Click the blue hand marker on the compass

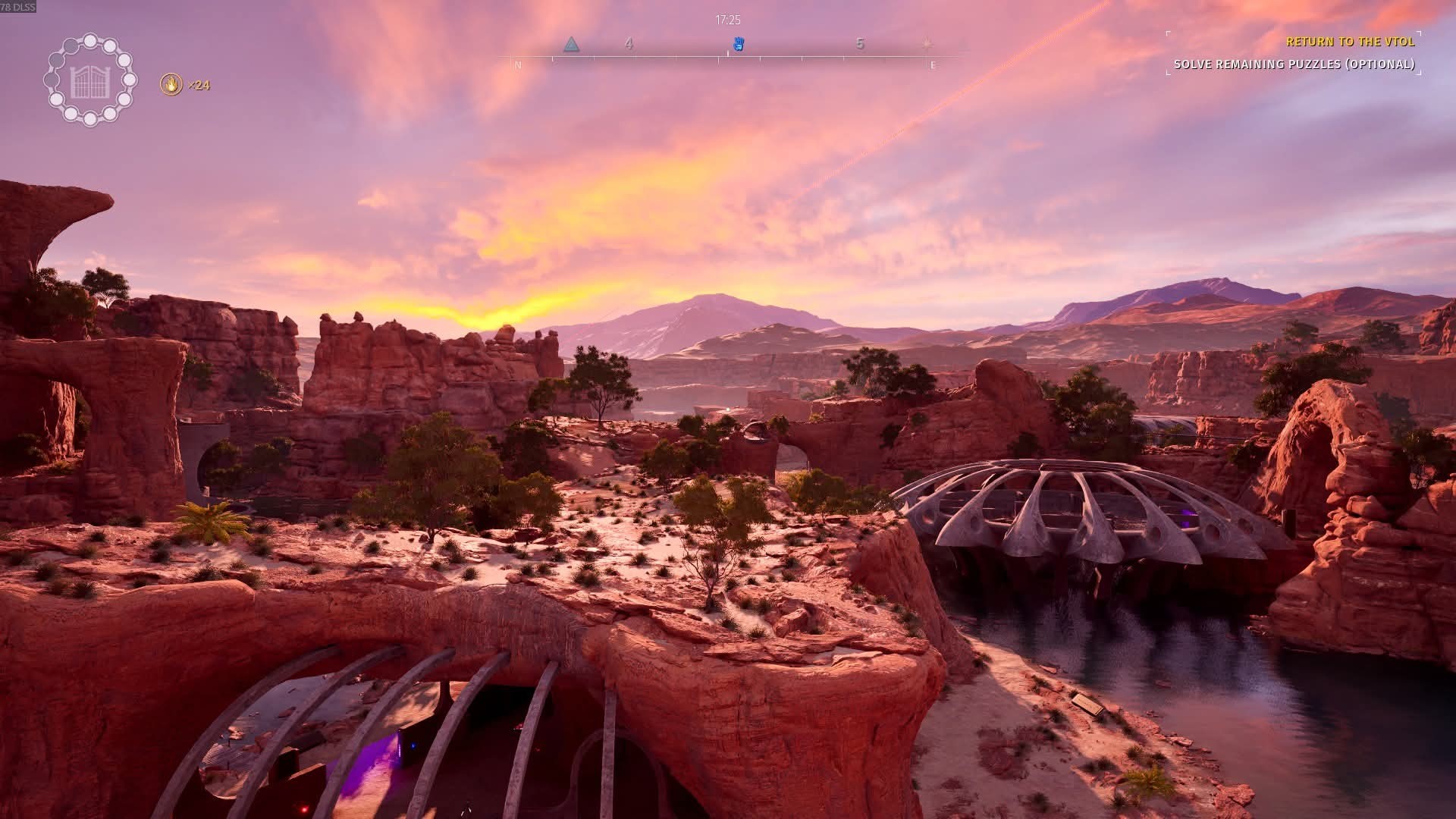(739, 44)
